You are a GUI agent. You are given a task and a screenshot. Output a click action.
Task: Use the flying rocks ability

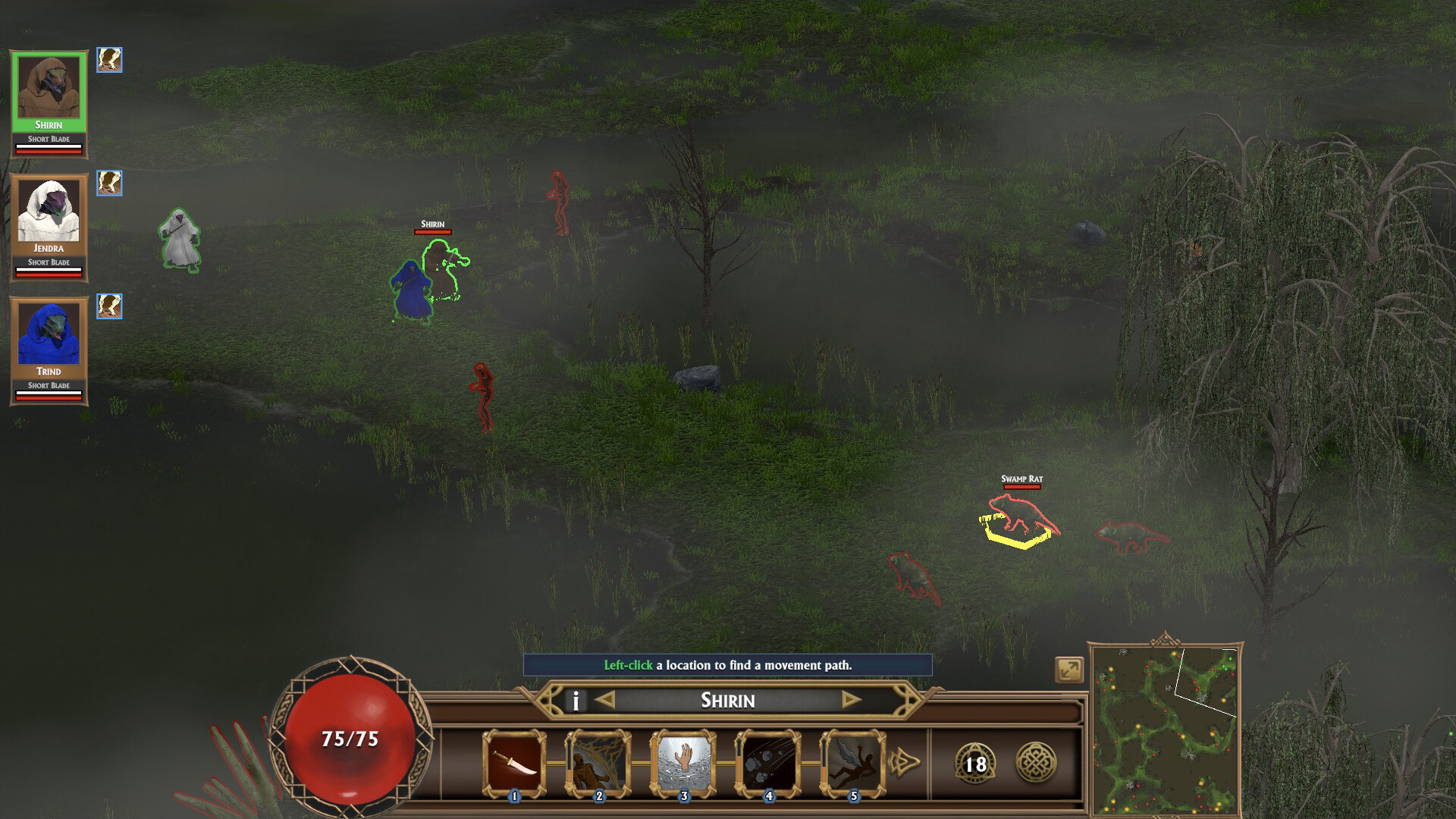[x=768, y=763]
